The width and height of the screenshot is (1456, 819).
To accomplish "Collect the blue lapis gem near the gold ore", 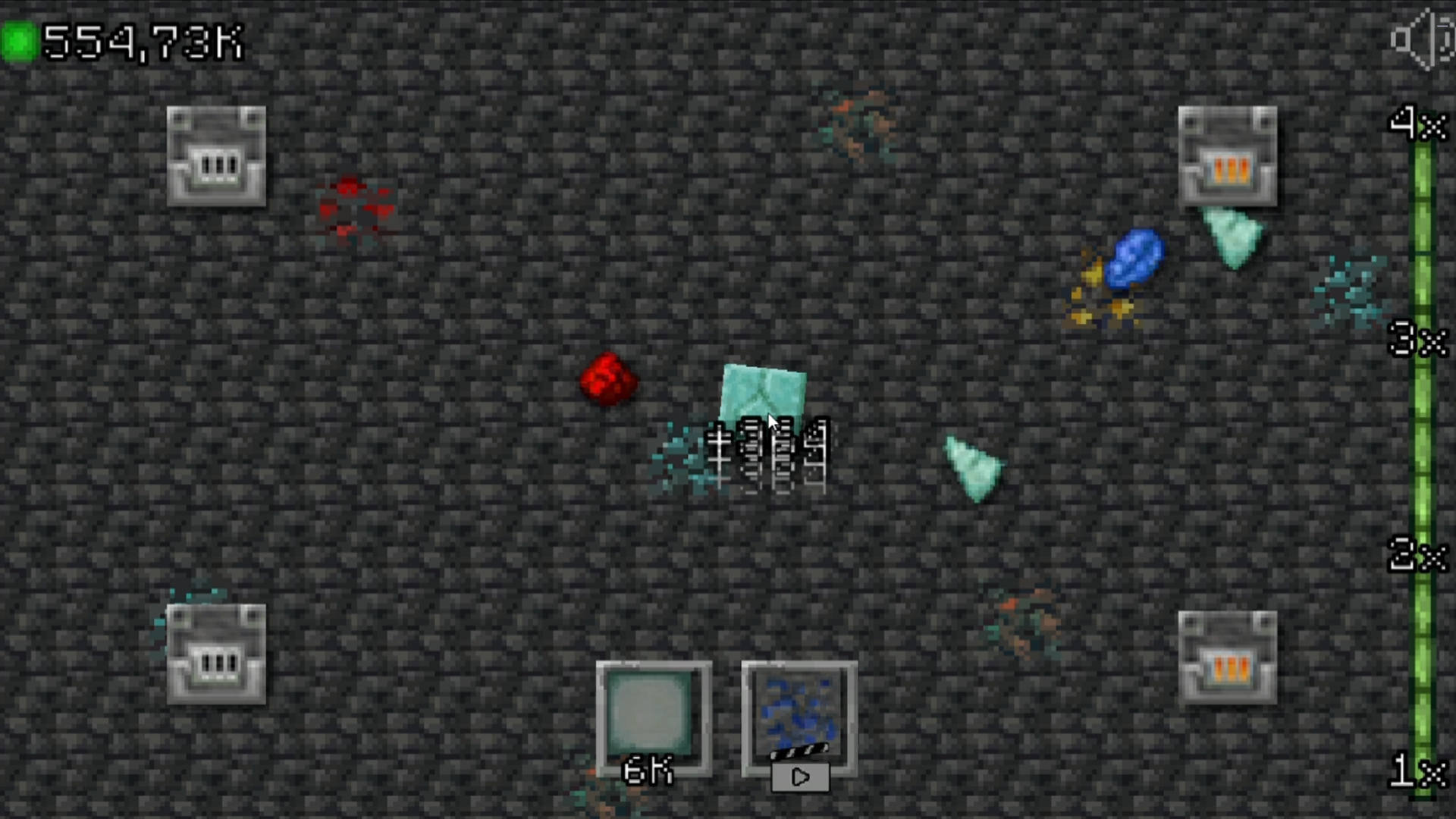I will coord(1135,259).
